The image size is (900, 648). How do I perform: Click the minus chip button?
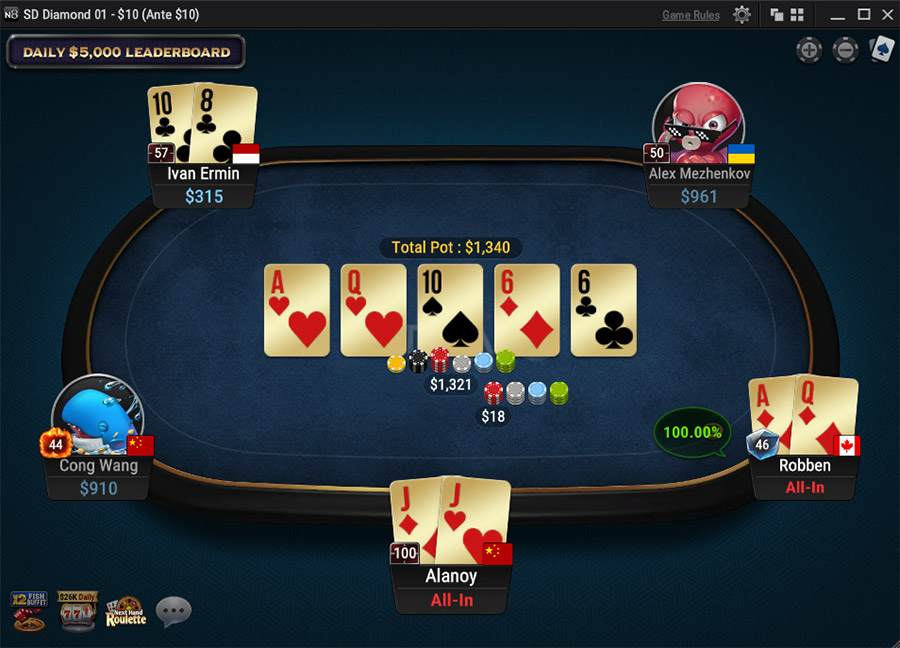tap(845, 50)
